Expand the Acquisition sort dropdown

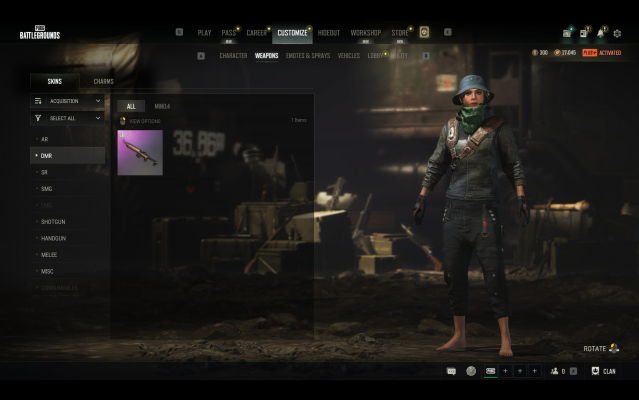coord(67,100)
